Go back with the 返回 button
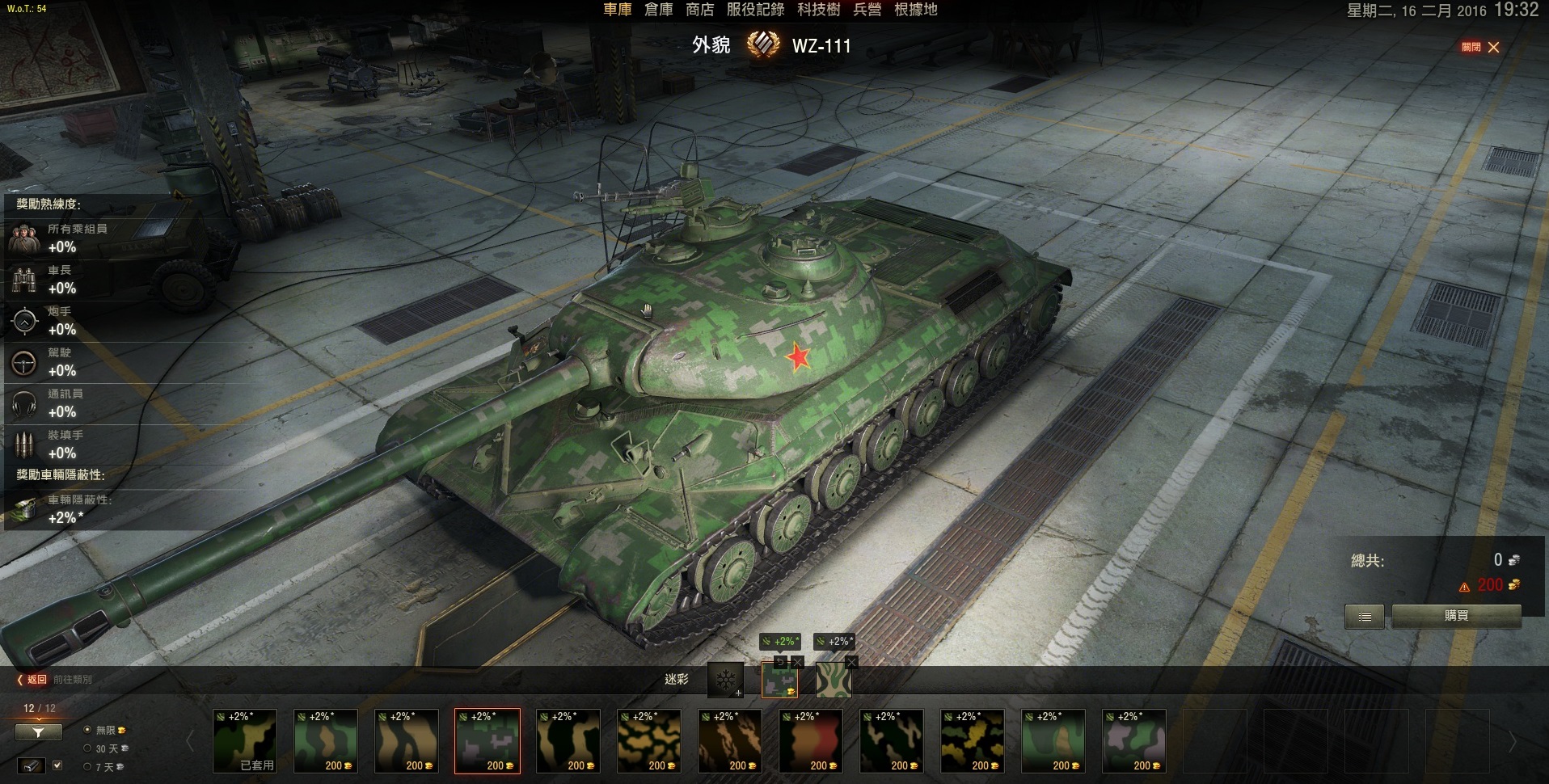The image size is (1549, 784). click(32, 680)
